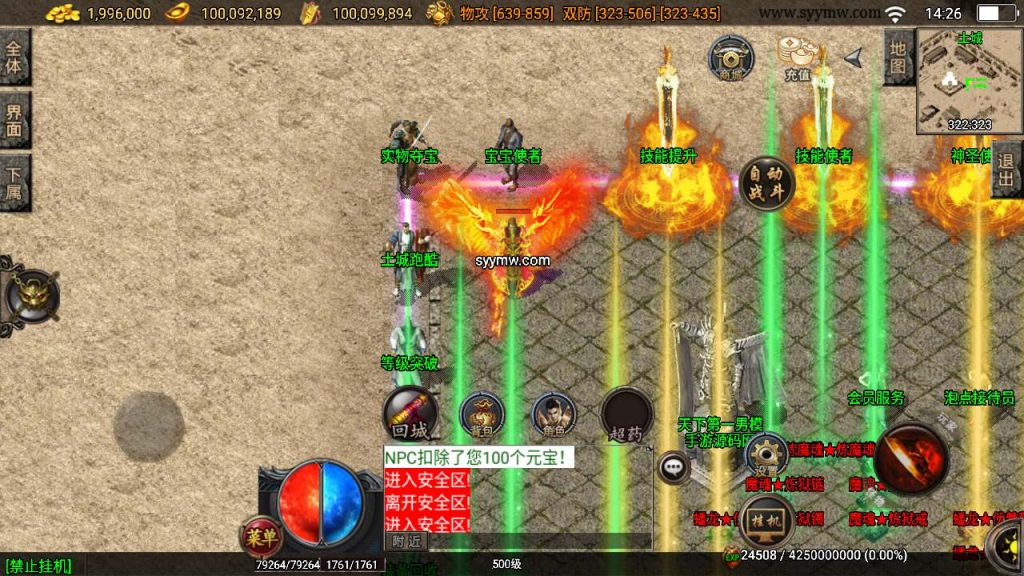Open the 设置 gear settings
Image resolution: width=1024 pixels, height=576 pixels.
(767, 455)
